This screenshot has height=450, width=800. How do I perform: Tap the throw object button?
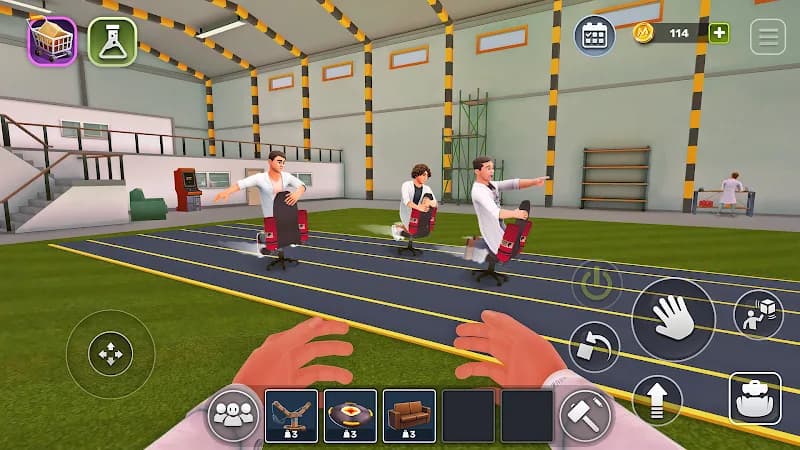click(x=757, y=315)
